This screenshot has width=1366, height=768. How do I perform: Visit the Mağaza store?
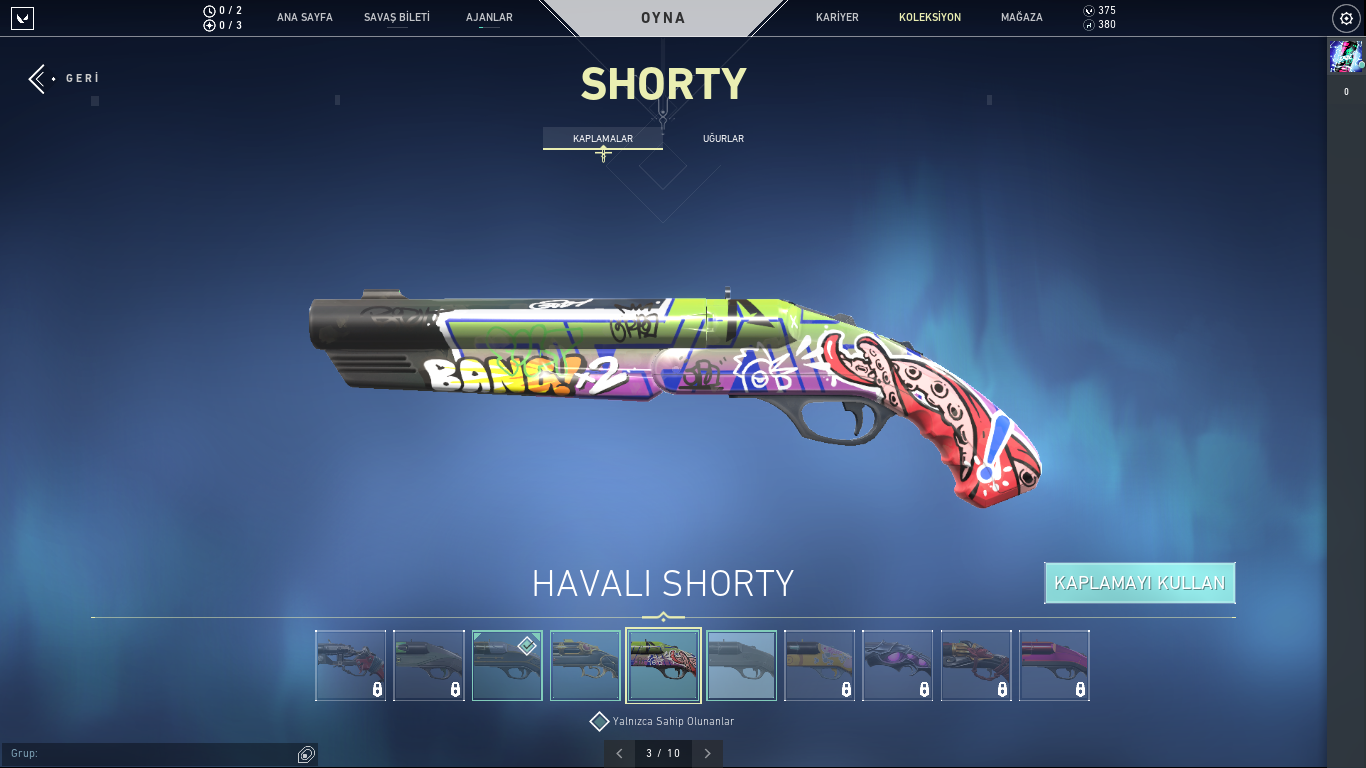tap(1021, 18)
